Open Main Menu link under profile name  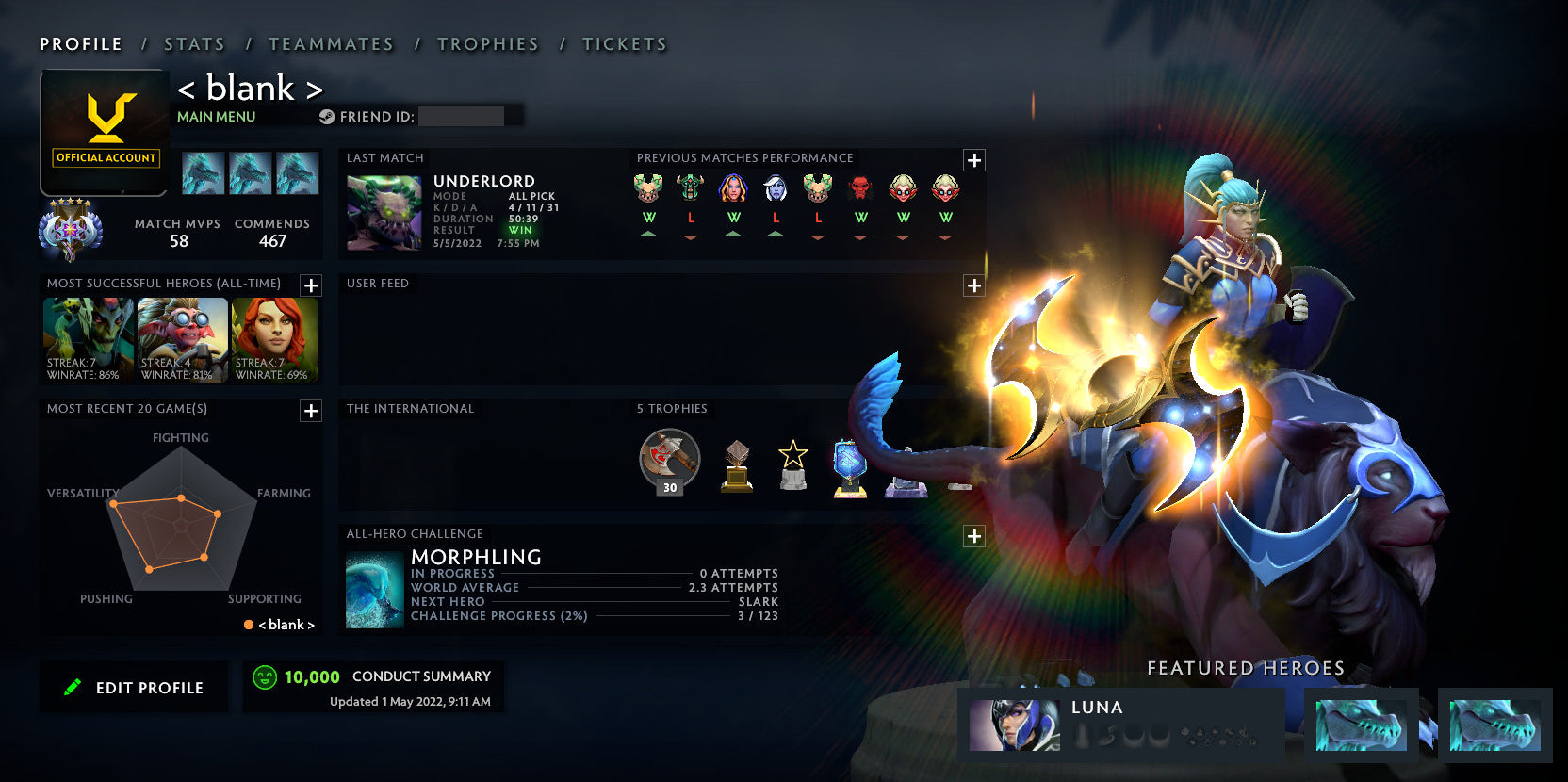(215, 116)
